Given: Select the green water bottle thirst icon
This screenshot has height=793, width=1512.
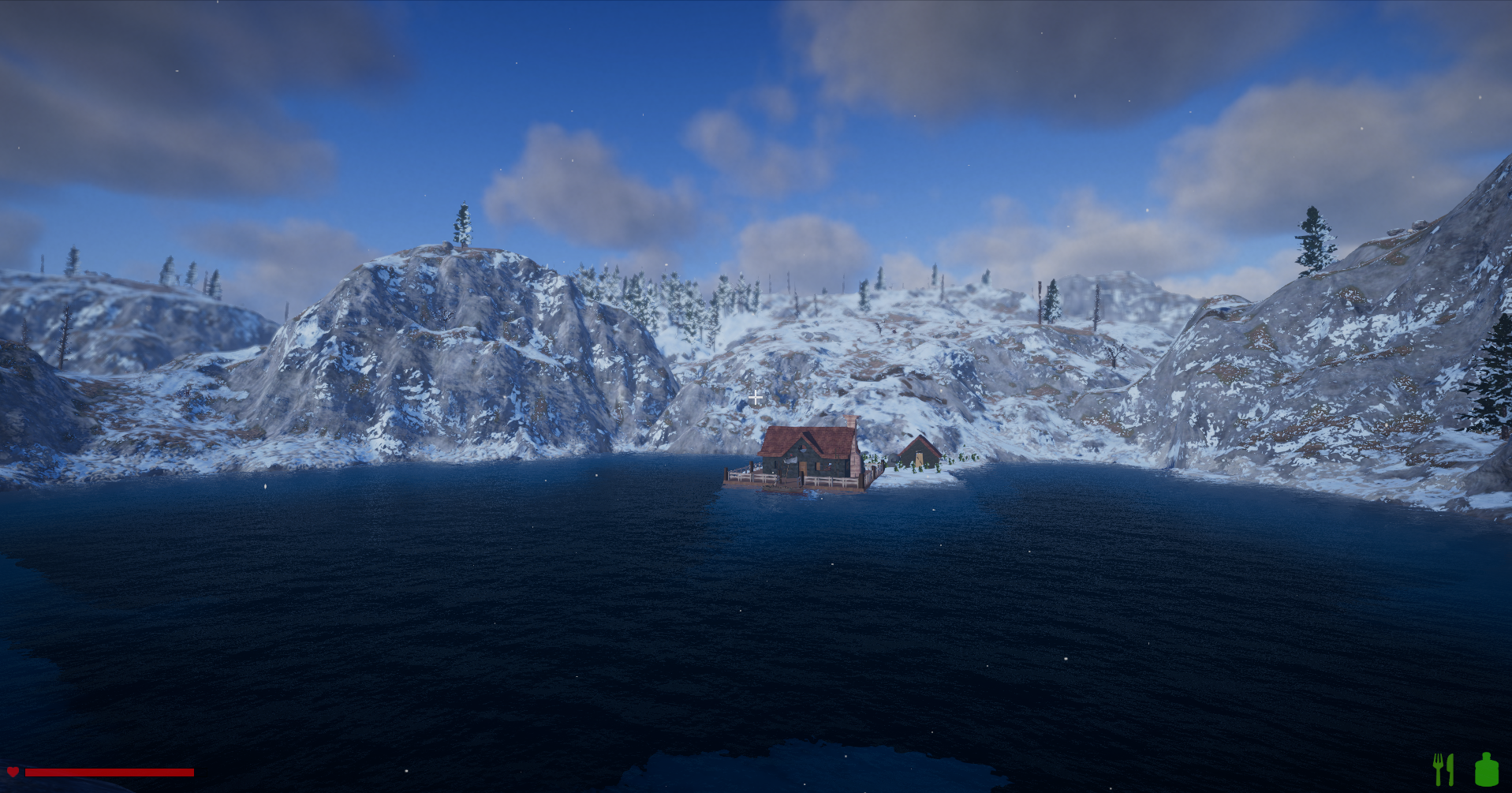Looking at the screenshot, I should tap(1486, 769).
